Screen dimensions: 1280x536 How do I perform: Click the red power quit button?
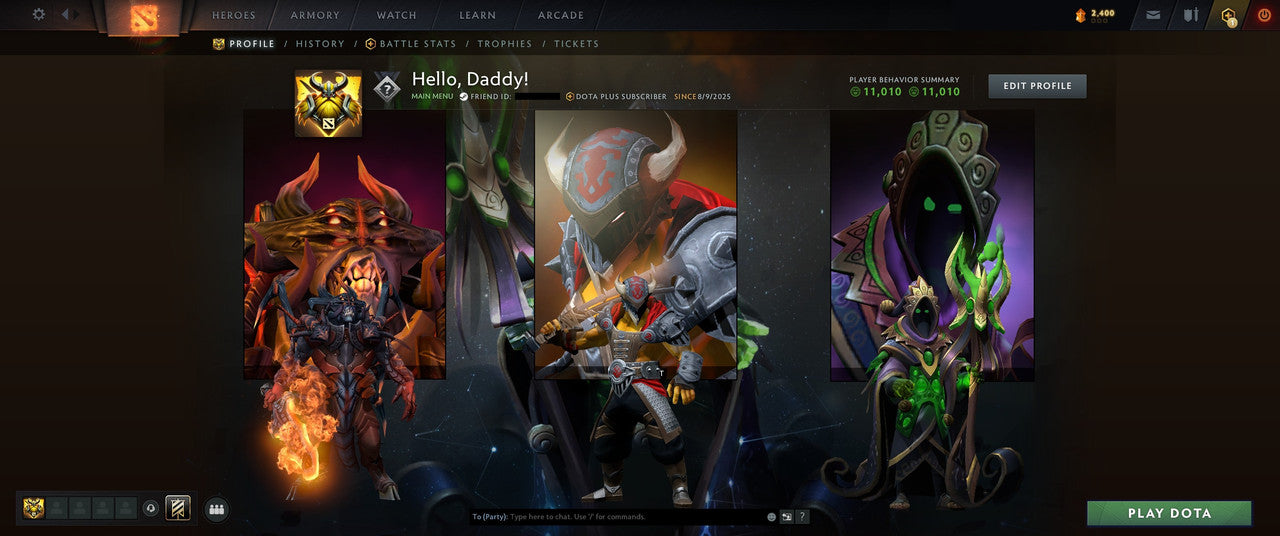(1264, 15)
